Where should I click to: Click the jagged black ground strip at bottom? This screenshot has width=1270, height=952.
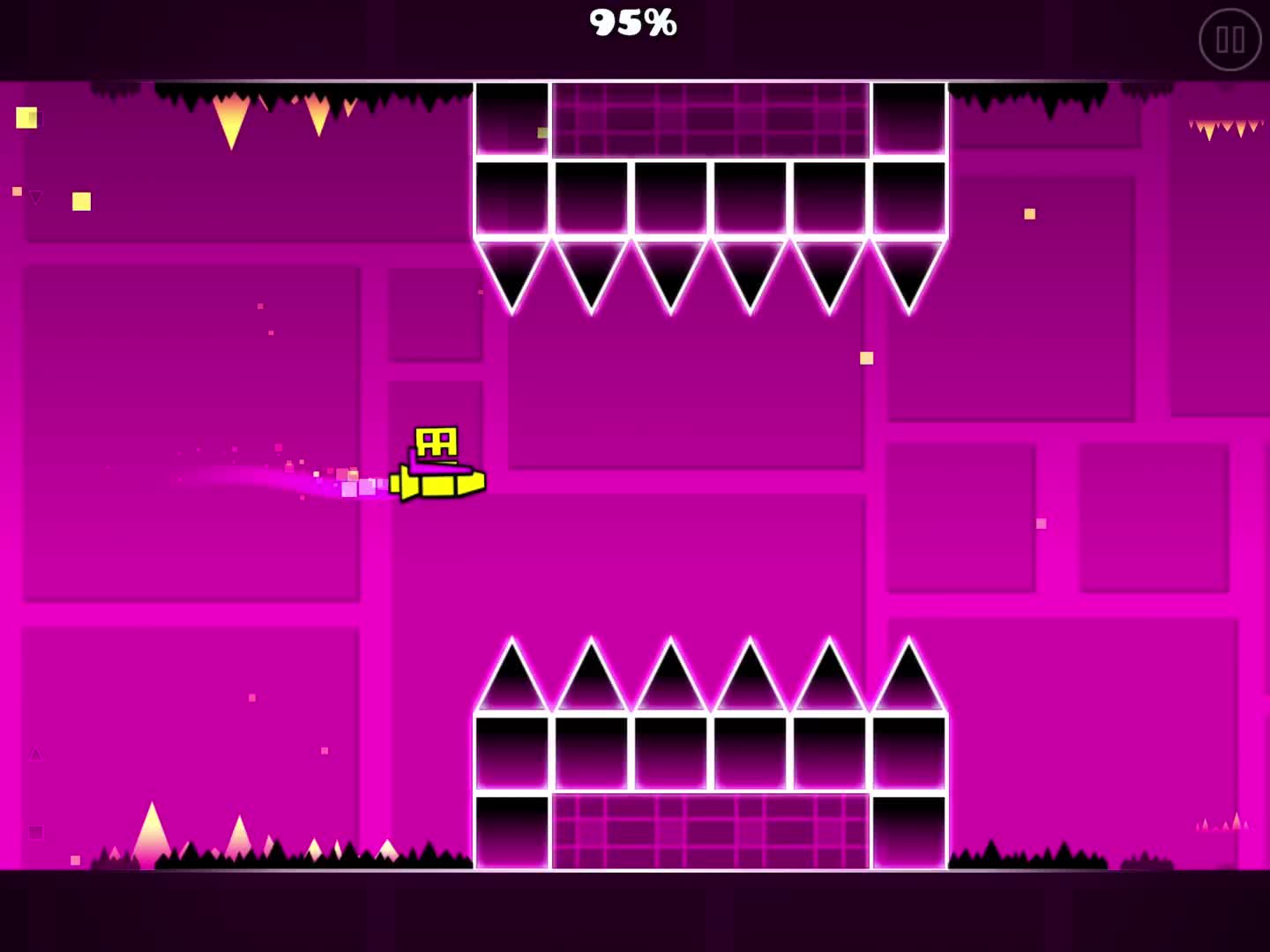coord(265,859)
